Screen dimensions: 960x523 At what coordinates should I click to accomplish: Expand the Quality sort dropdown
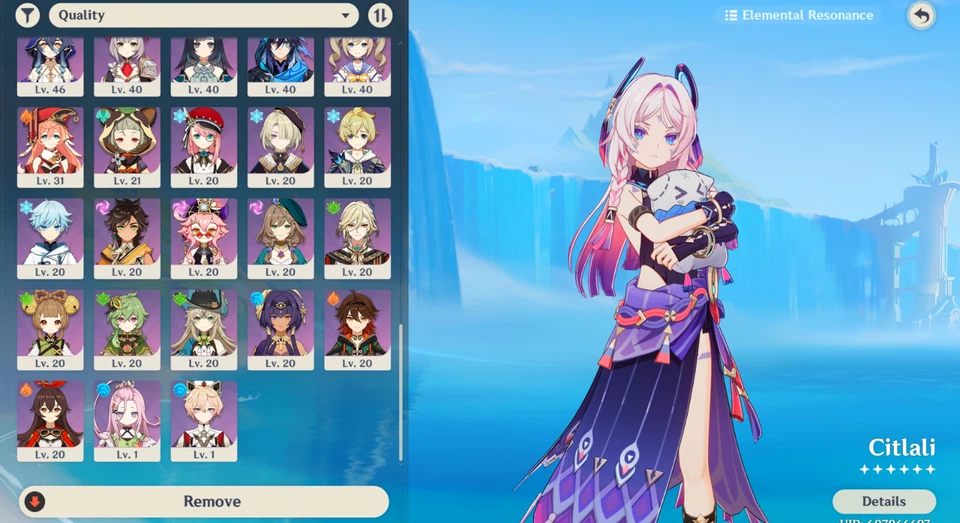[x=203, y=15]
